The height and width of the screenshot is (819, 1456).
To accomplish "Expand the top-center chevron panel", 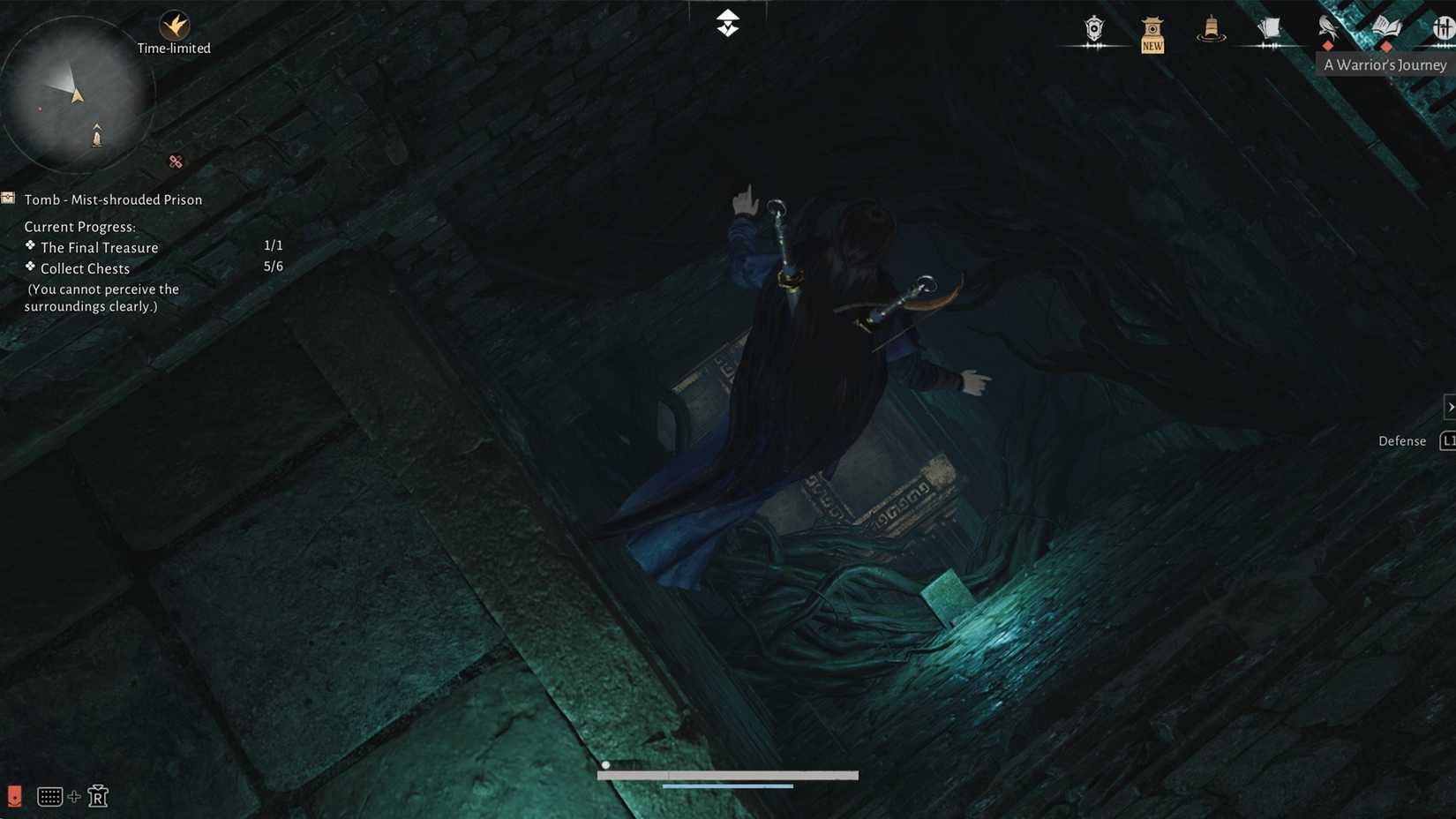I will coord(726,22).
